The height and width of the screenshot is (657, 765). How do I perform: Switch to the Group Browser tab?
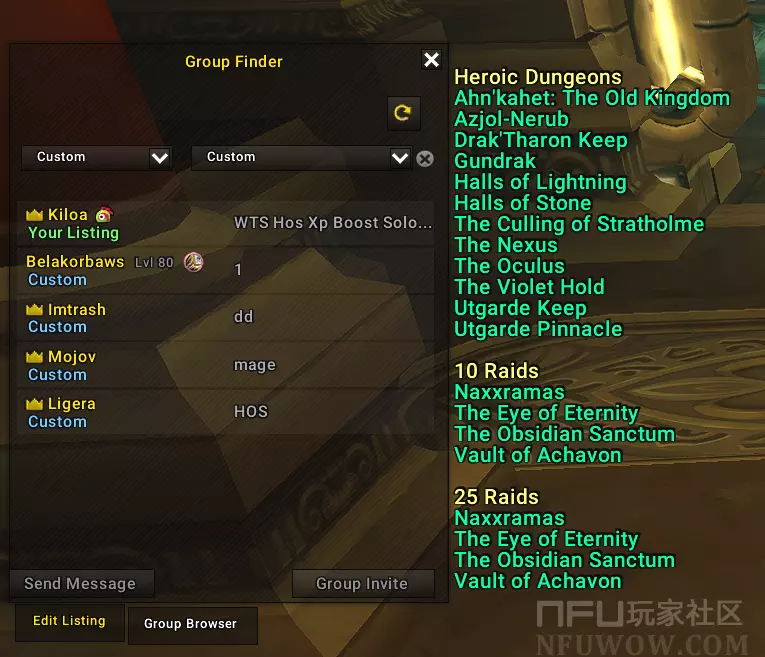point(190,624)
